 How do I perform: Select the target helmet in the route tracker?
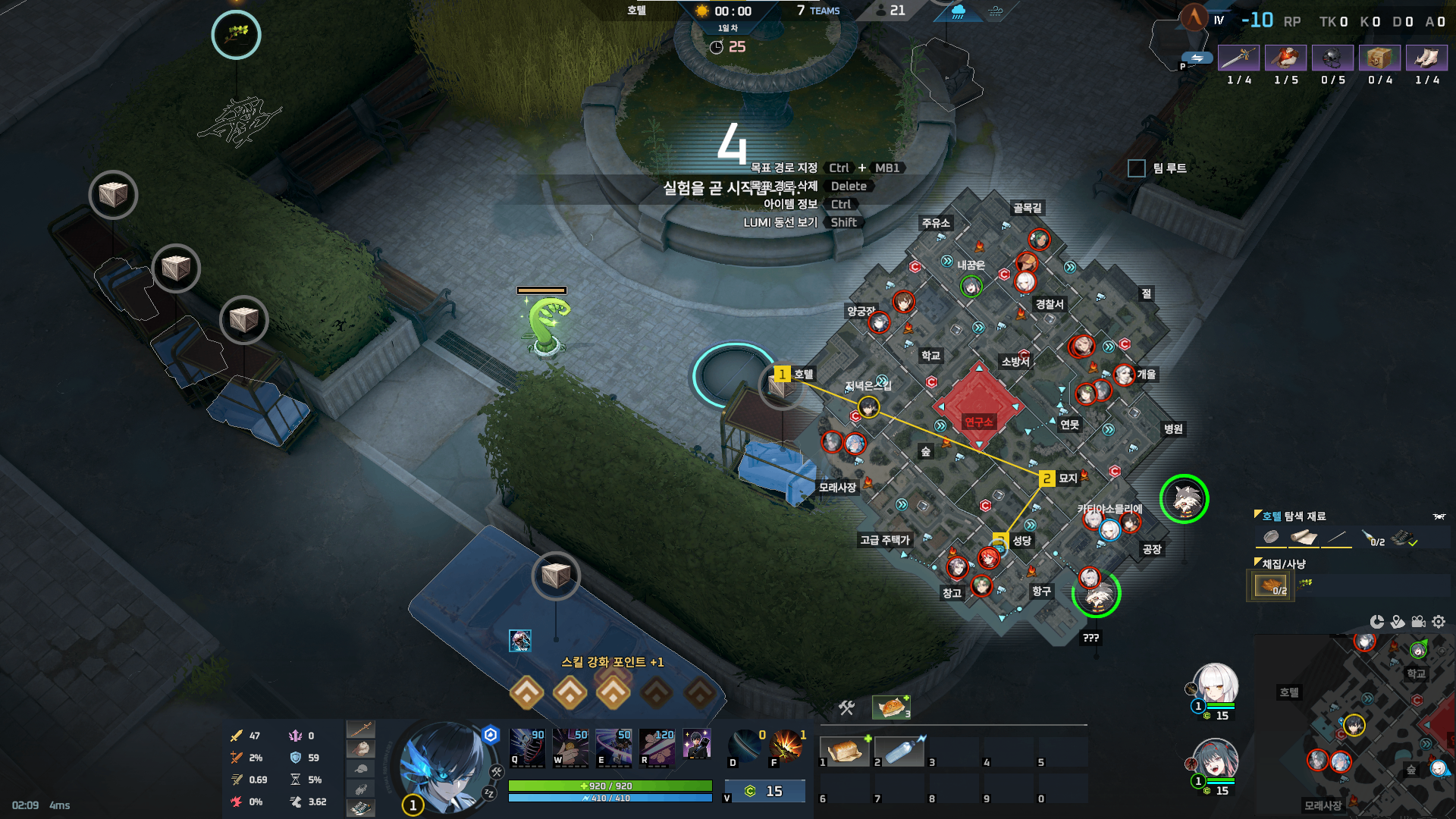click(x=1332, y=58)
